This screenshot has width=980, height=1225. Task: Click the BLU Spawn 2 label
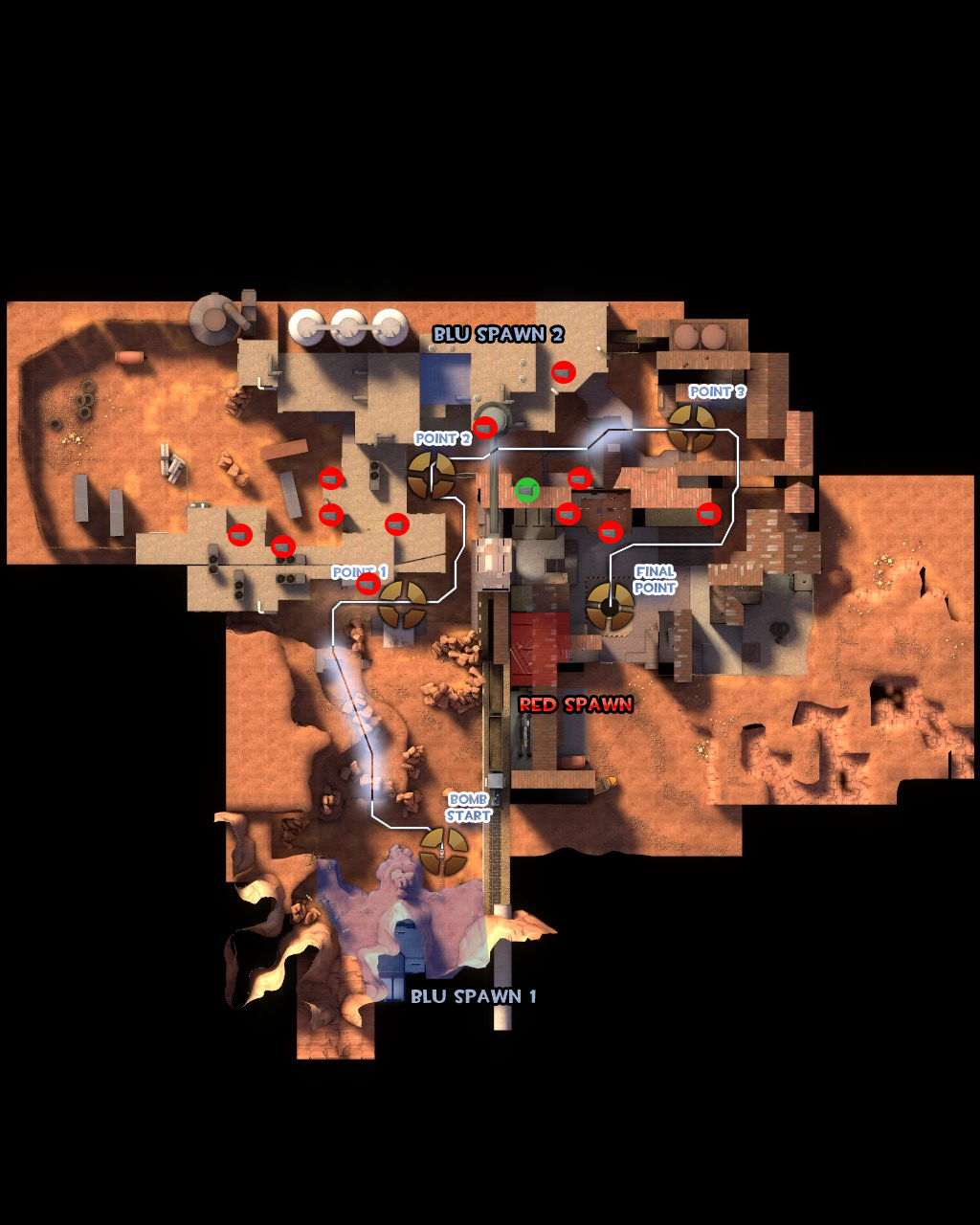pyautogui.click(x=498, y=334)
